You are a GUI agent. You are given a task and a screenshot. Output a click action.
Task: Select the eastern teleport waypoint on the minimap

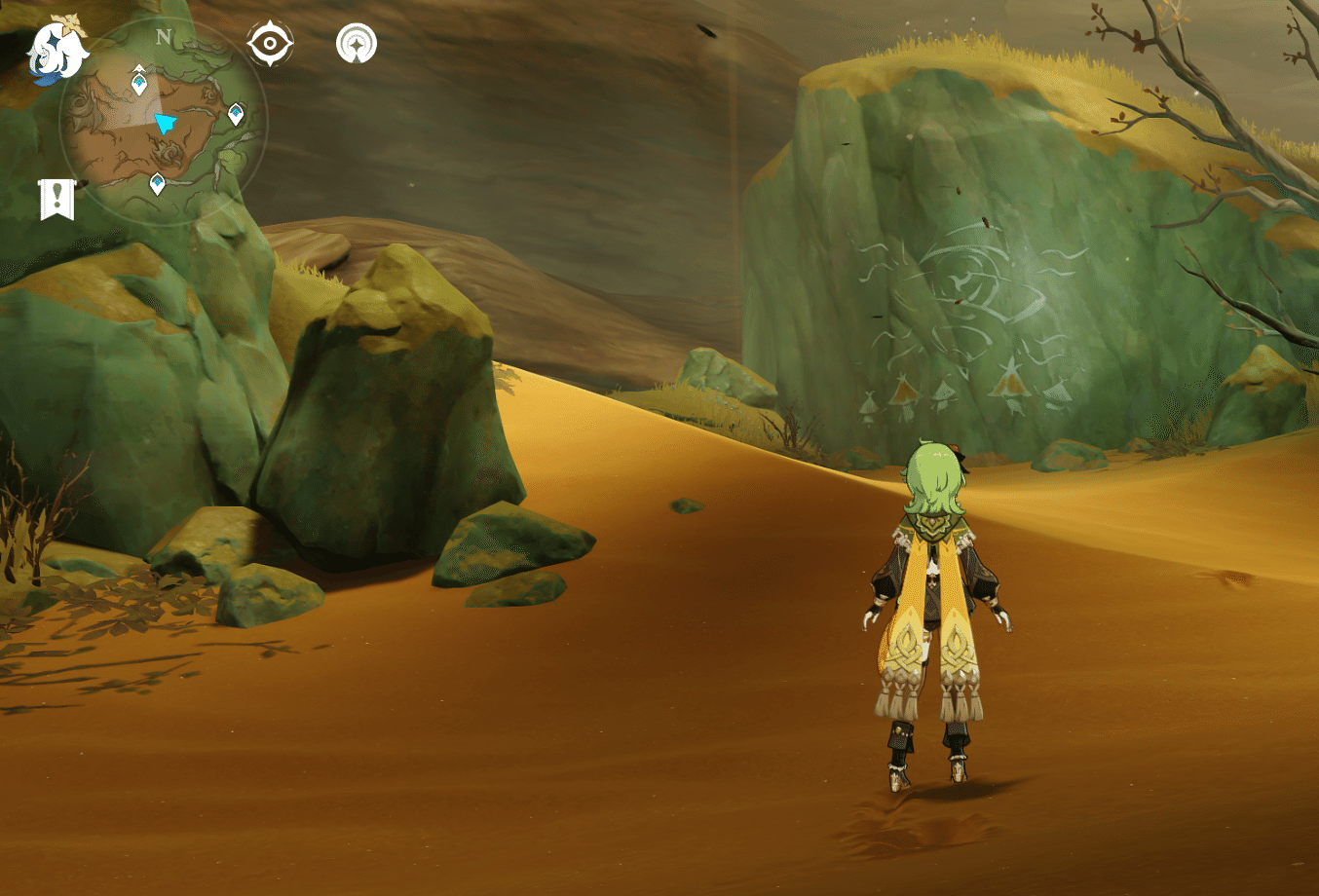coord(235,110)
